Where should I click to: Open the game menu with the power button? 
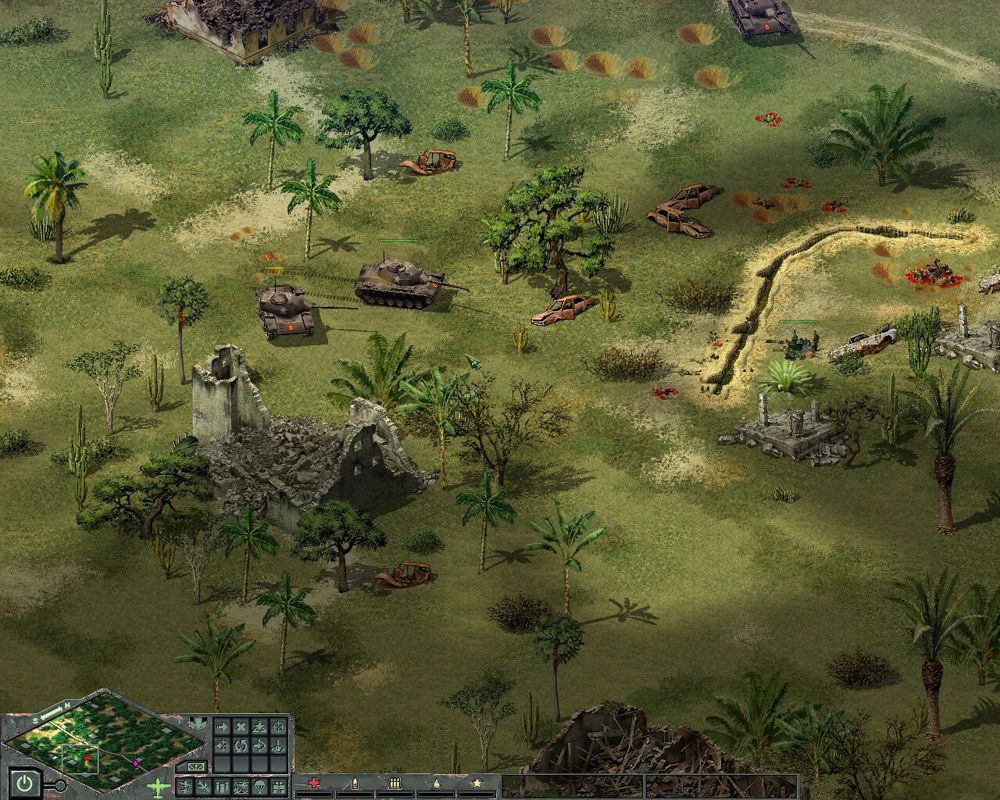[25, 783]
